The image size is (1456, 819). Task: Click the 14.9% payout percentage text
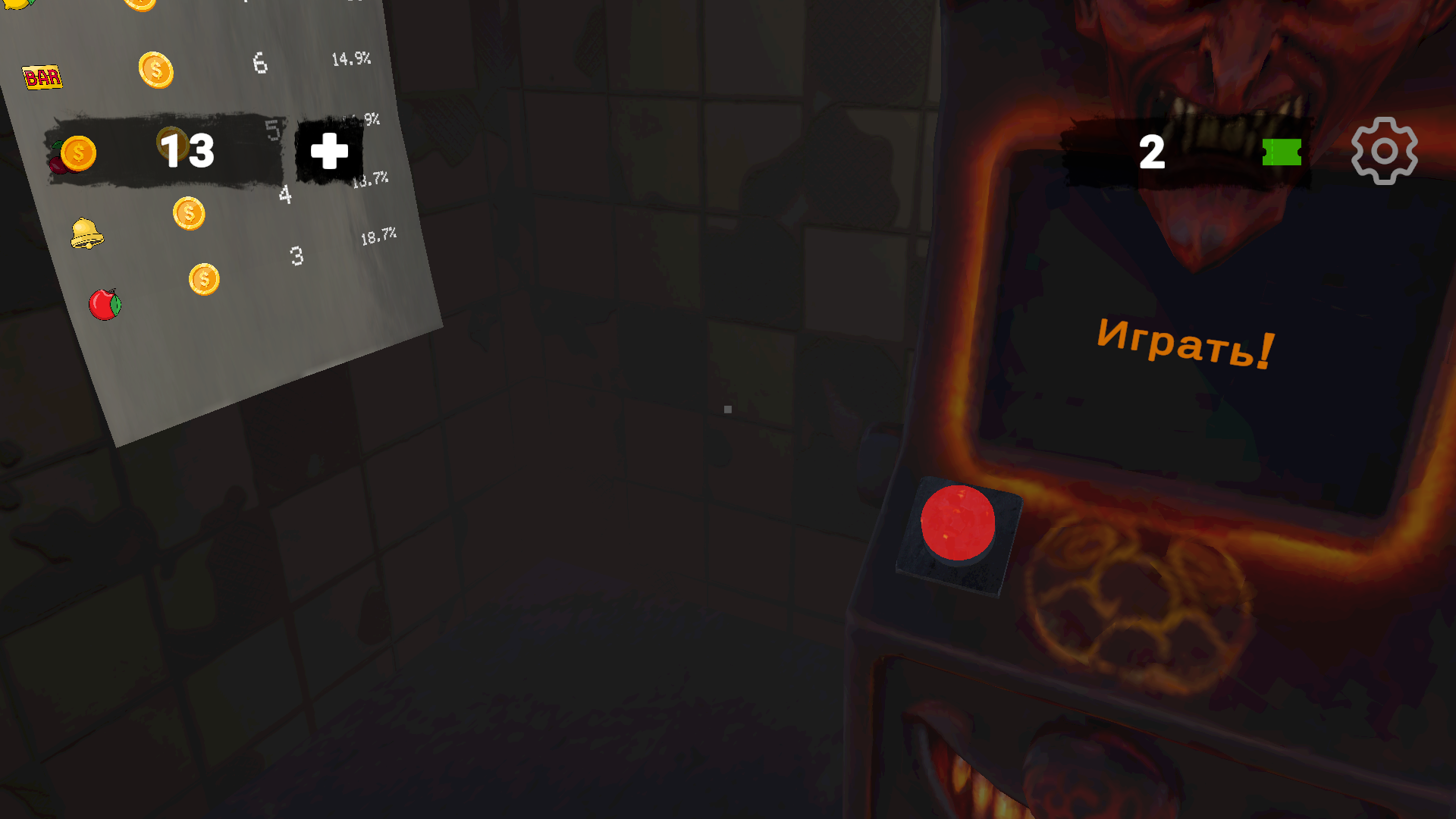pos(351,59)
